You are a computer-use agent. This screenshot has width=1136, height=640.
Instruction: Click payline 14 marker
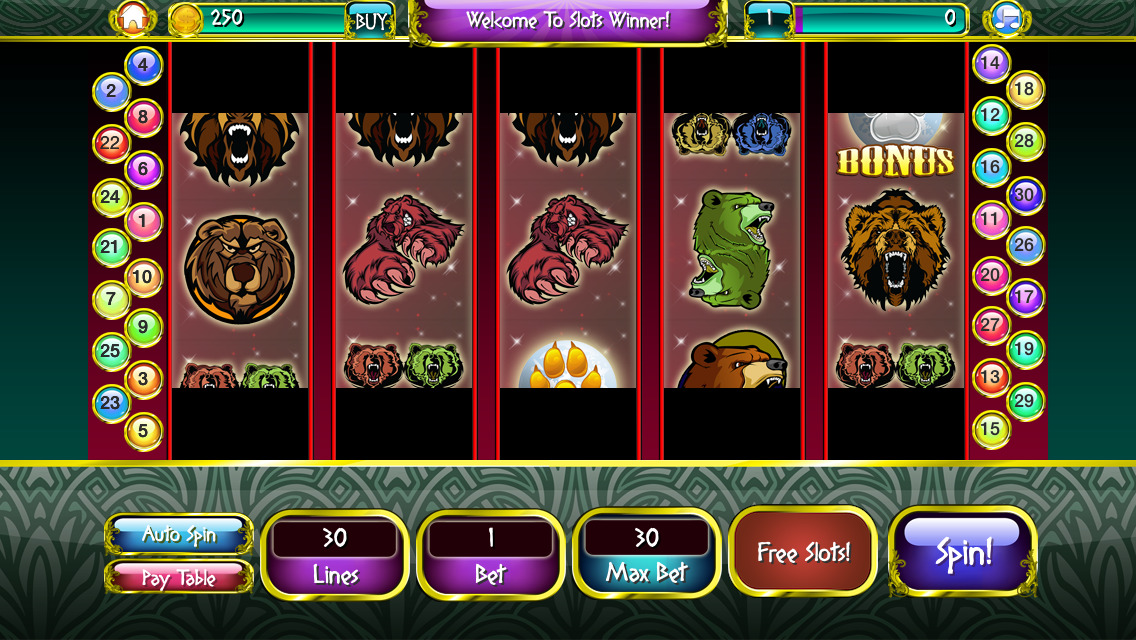pos(990,64)
